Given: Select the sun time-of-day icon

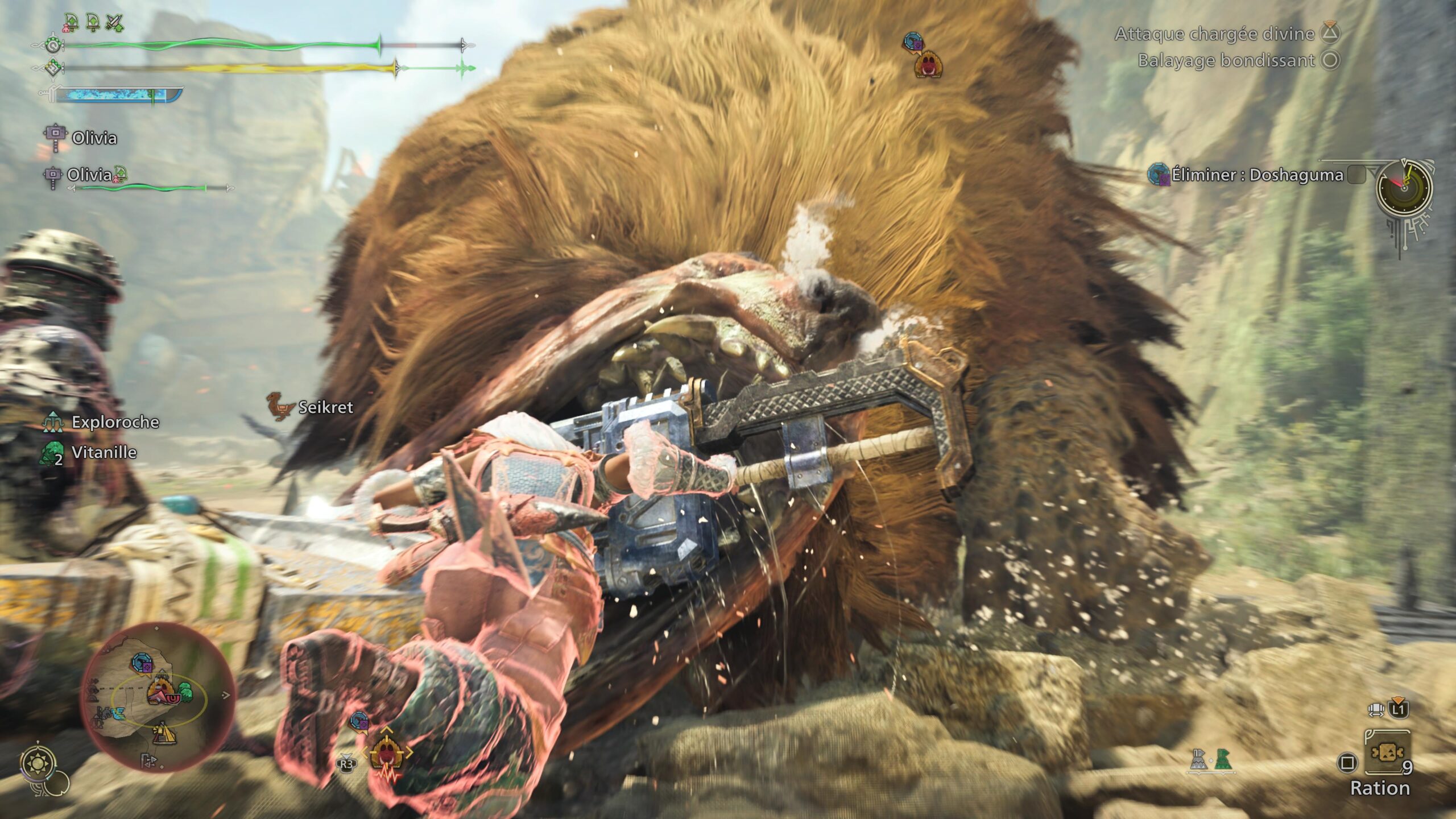Looking at the screenshot, I should (x=39, y=763).
